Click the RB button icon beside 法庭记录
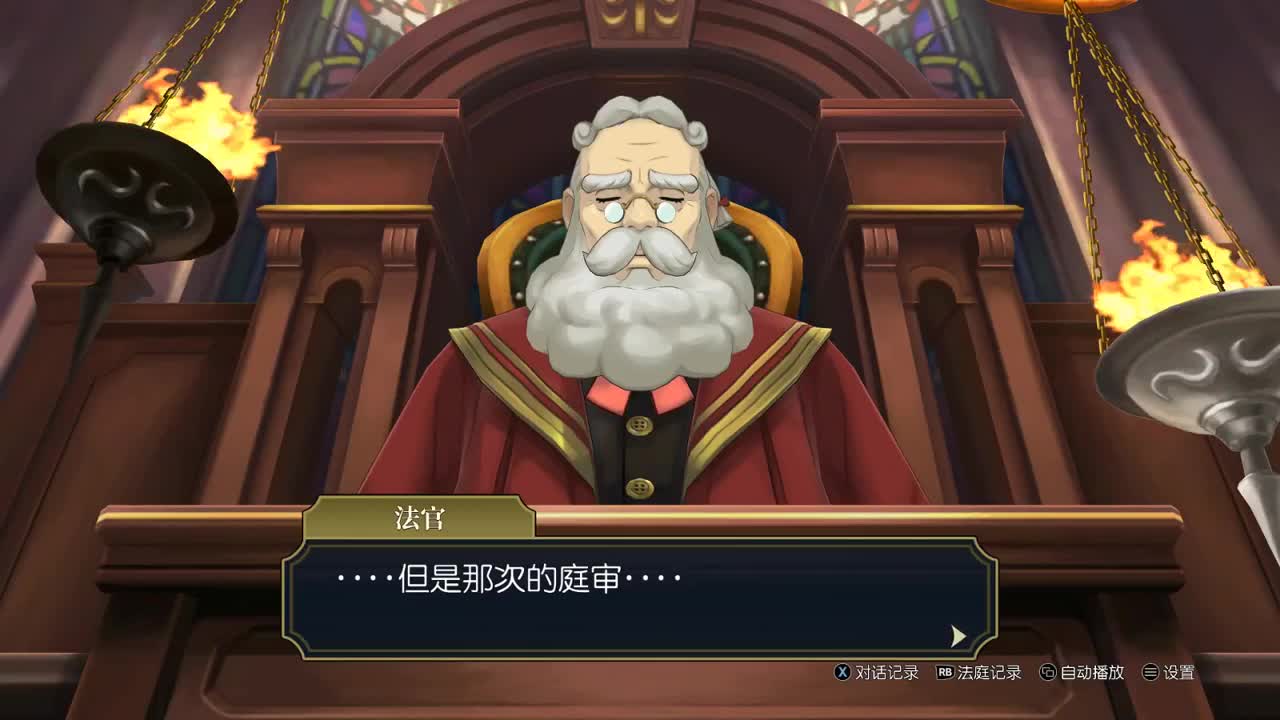 (x=944, y=674)
